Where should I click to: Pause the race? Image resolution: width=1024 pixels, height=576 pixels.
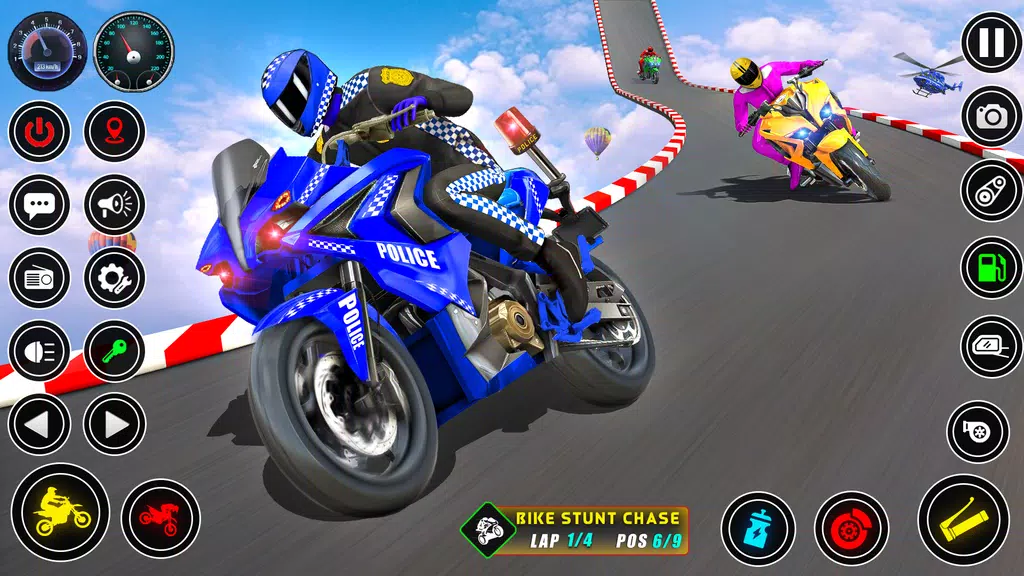pos(991,43)
